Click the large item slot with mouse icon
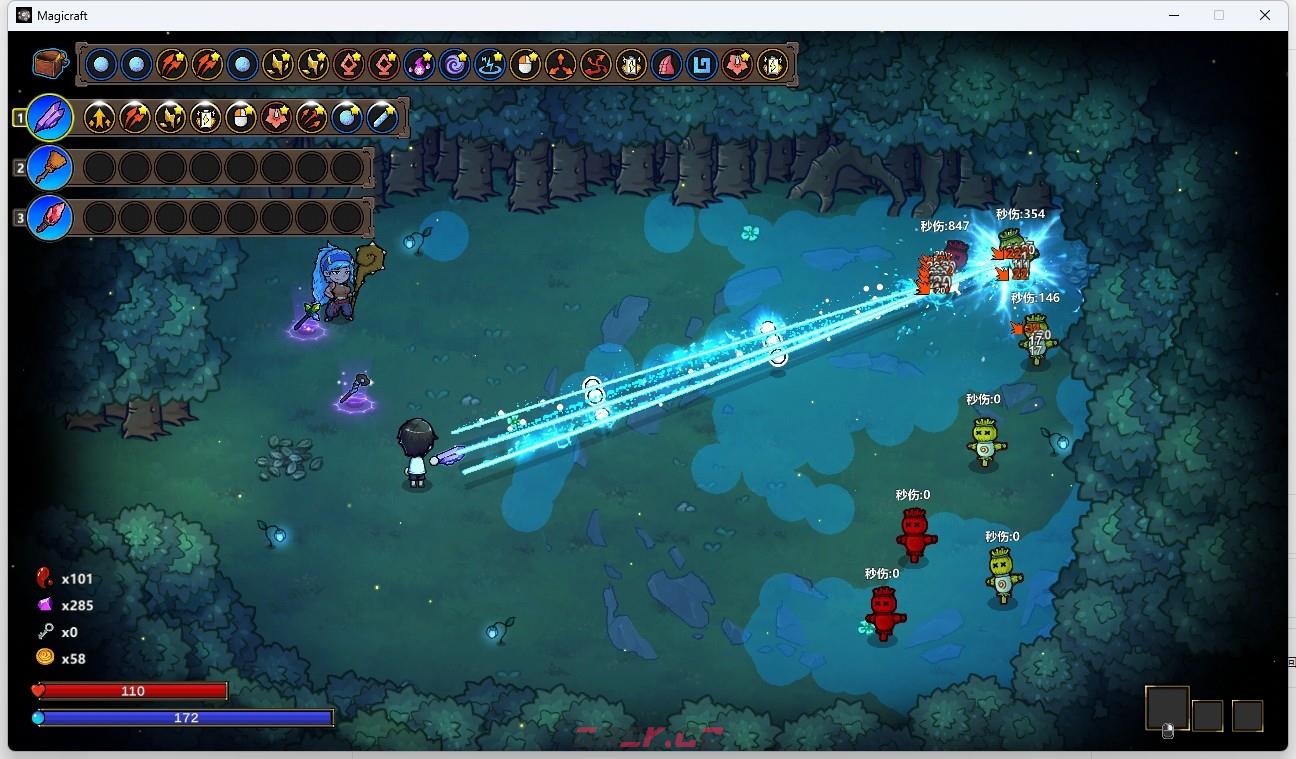 pyautogui.click(x=1167, y=709)
